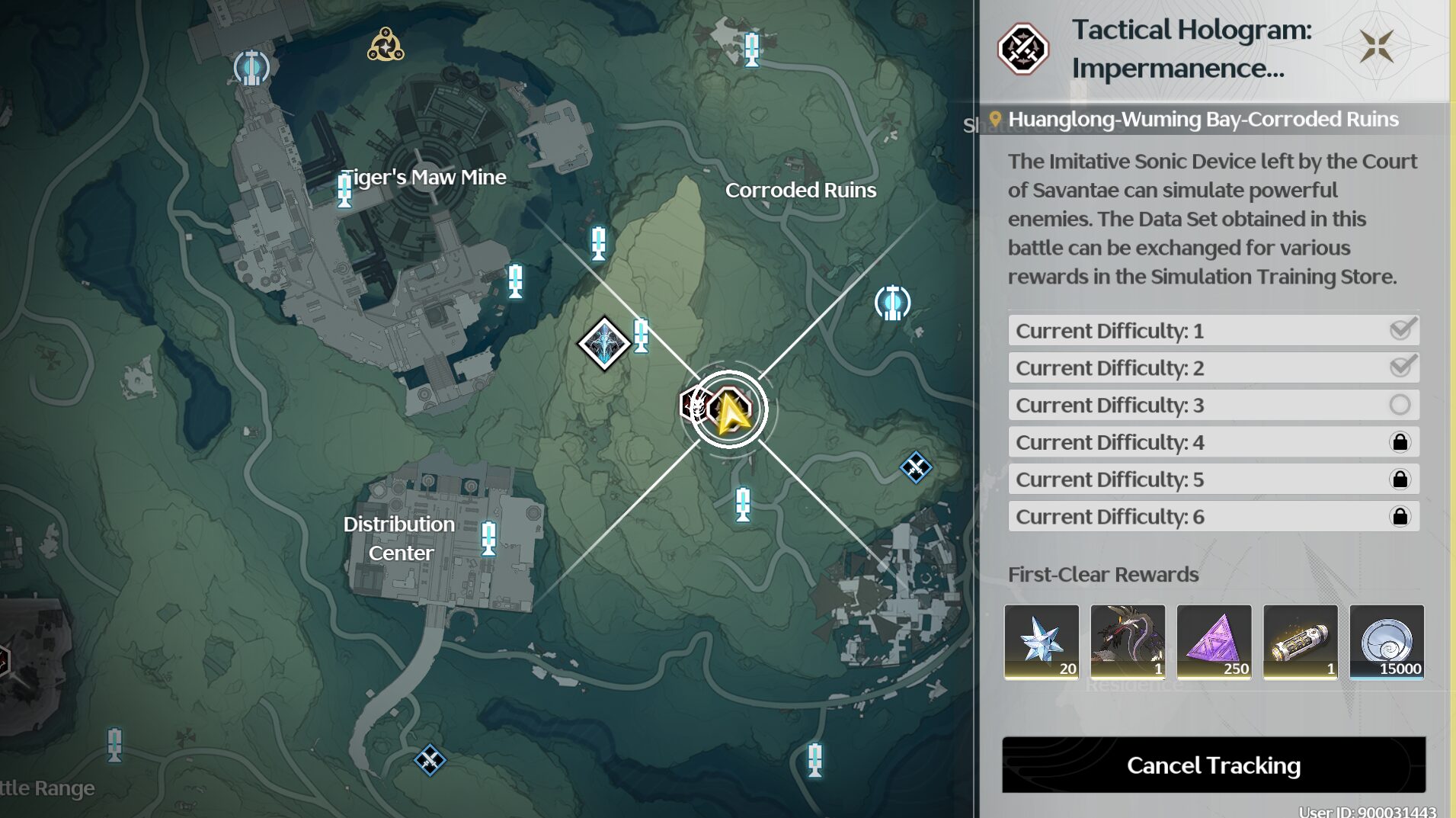Viewport: 1456px width, 818px height.
Task: View the golden tube reward item
Action: tap(1300, 641)
